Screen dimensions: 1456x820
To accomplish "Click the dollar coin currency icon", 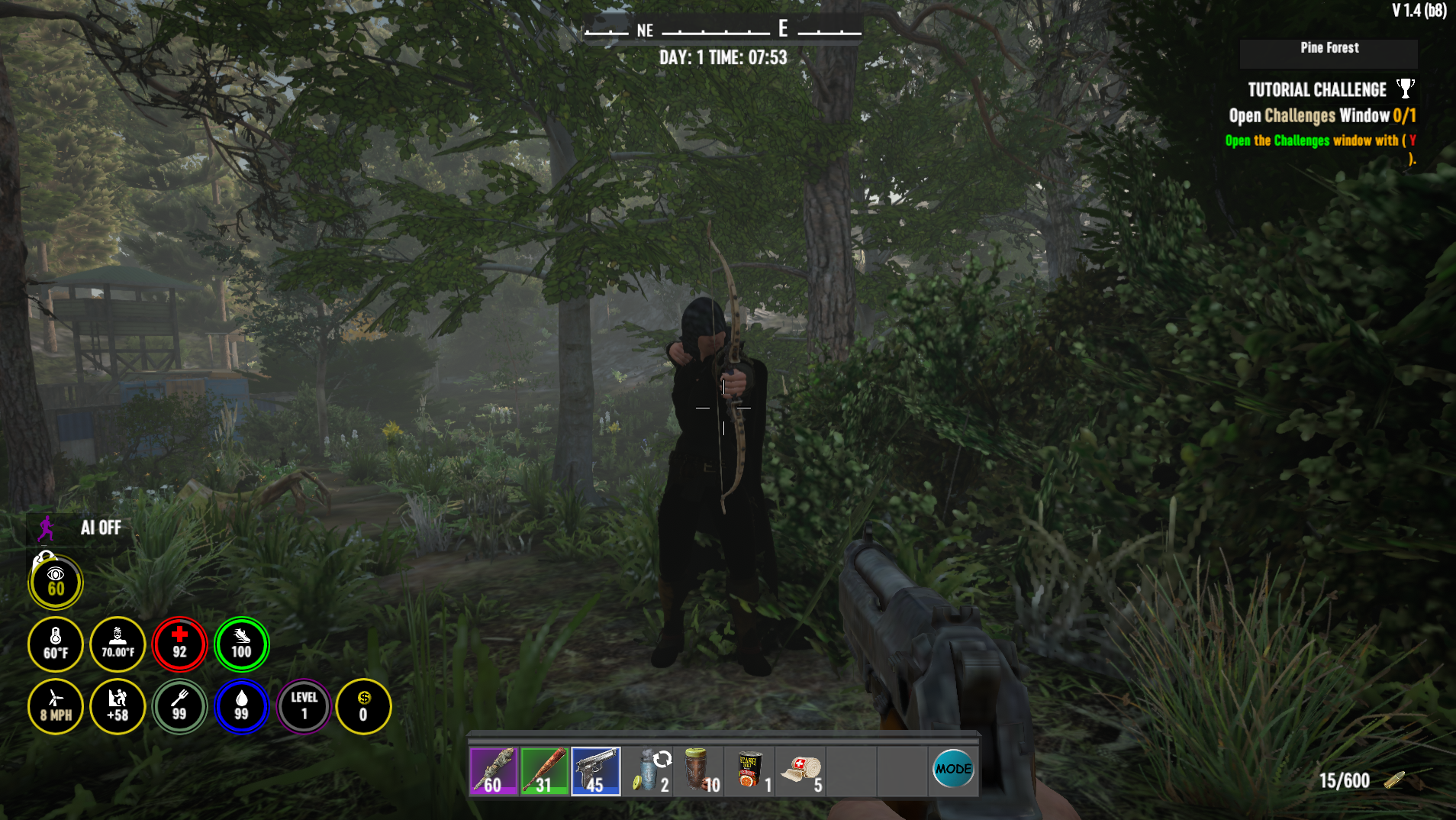I will 363,706.
